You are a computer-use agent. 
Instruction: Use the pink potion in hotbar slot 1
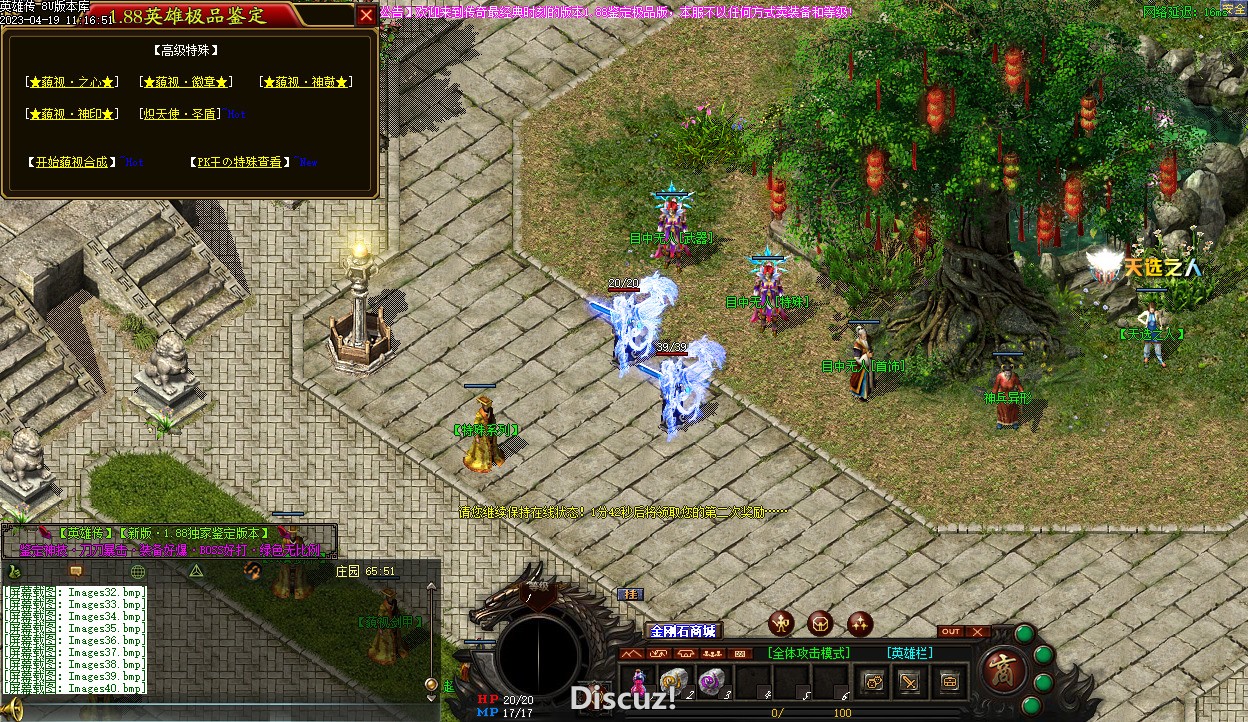pos(638,681)
